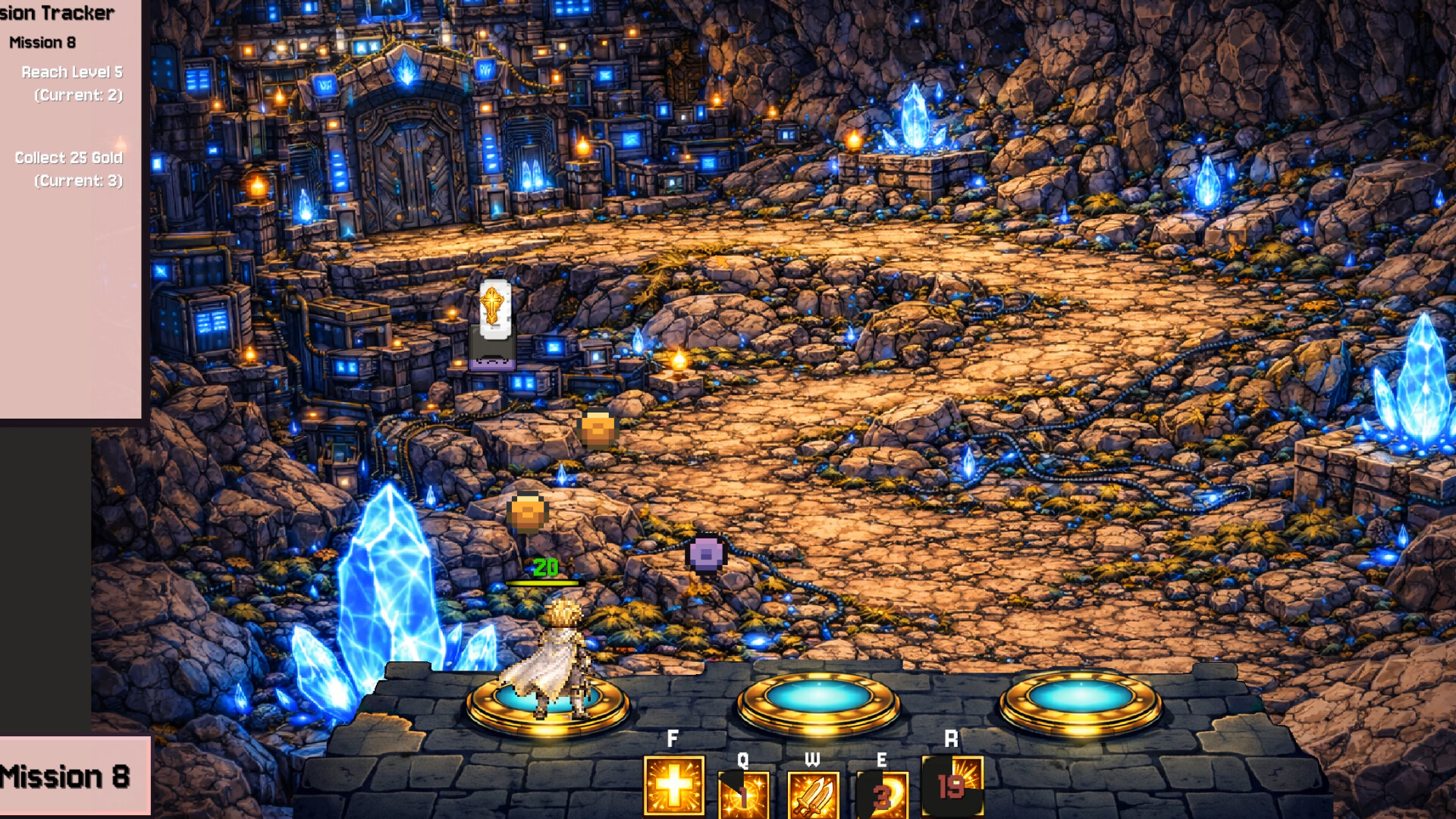Cast the Q sparkle burst skill

click(744, 795)
